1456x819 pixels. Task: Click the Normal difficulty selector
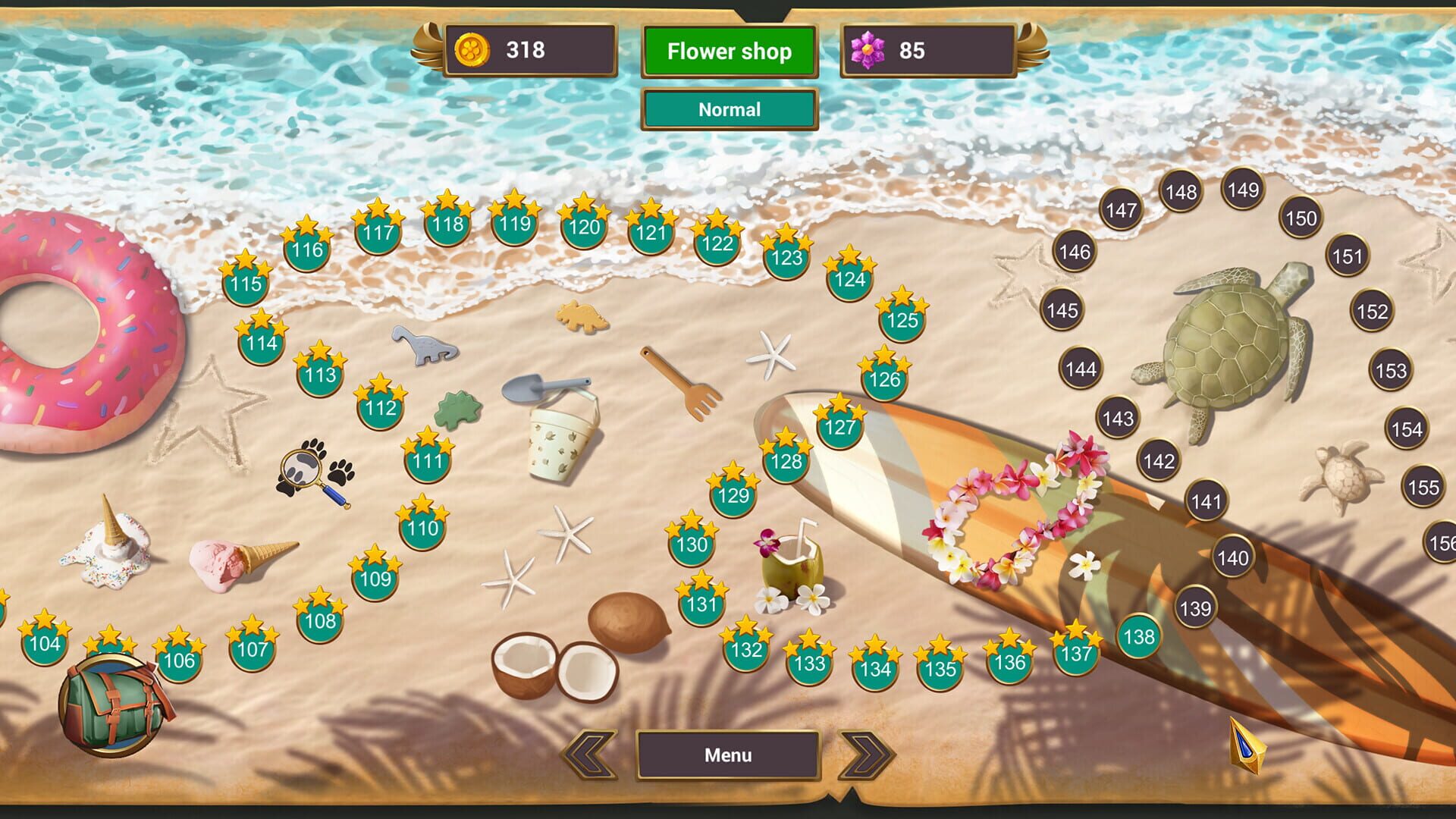click(x=729, y=109)
